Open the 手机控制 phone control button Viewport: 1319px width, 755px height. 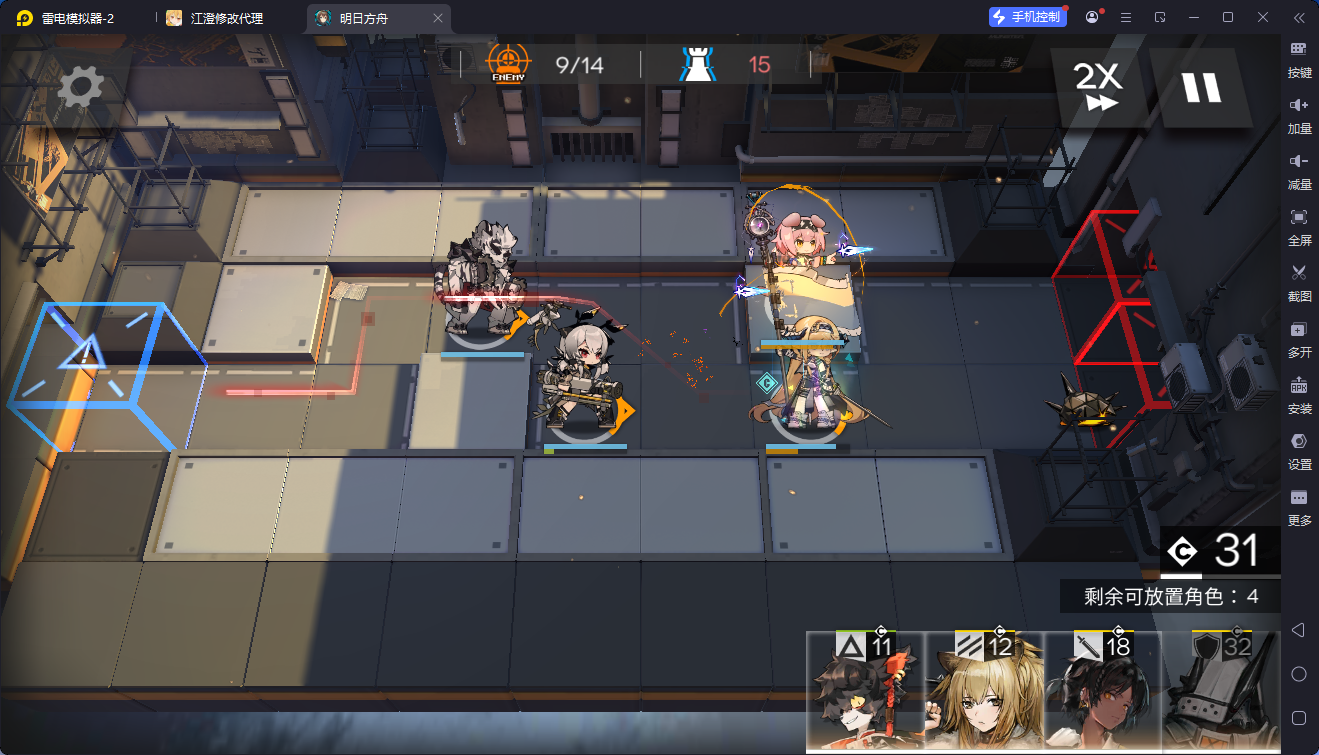[1026, 17]
